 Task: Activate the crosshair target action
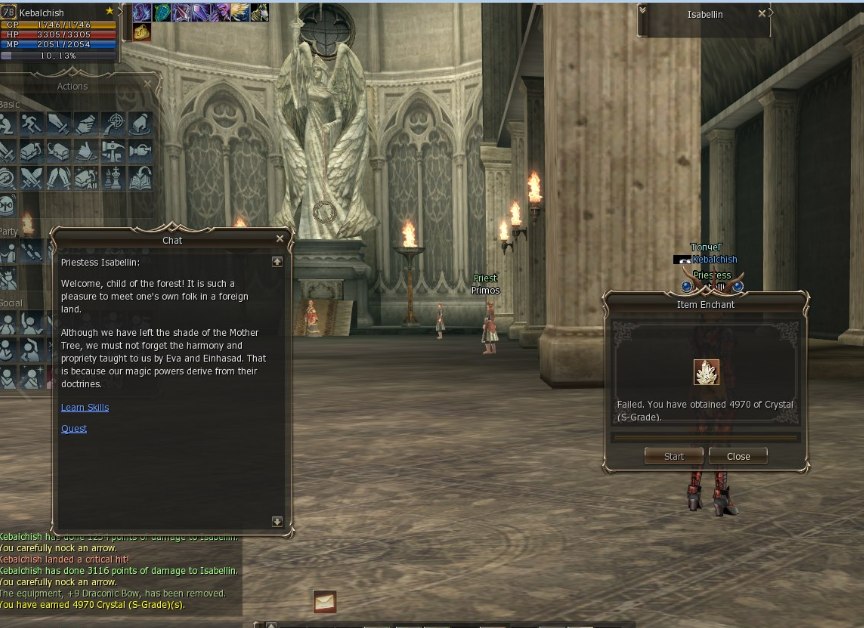pos(112,124)
